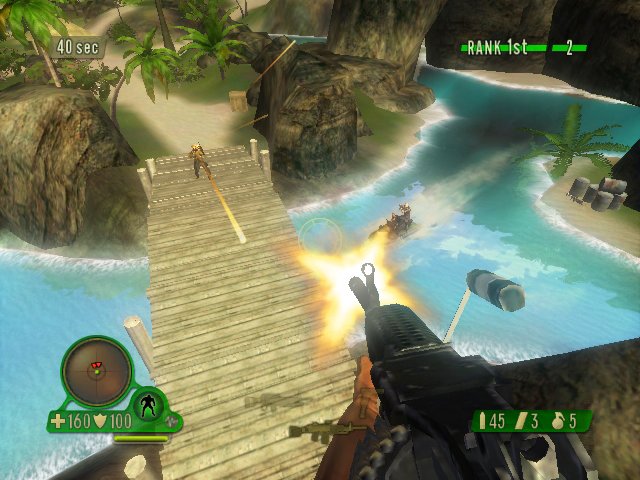Select the player stance silhouette icon
This screenshot has width=640, height=480.
pos(149,405)
